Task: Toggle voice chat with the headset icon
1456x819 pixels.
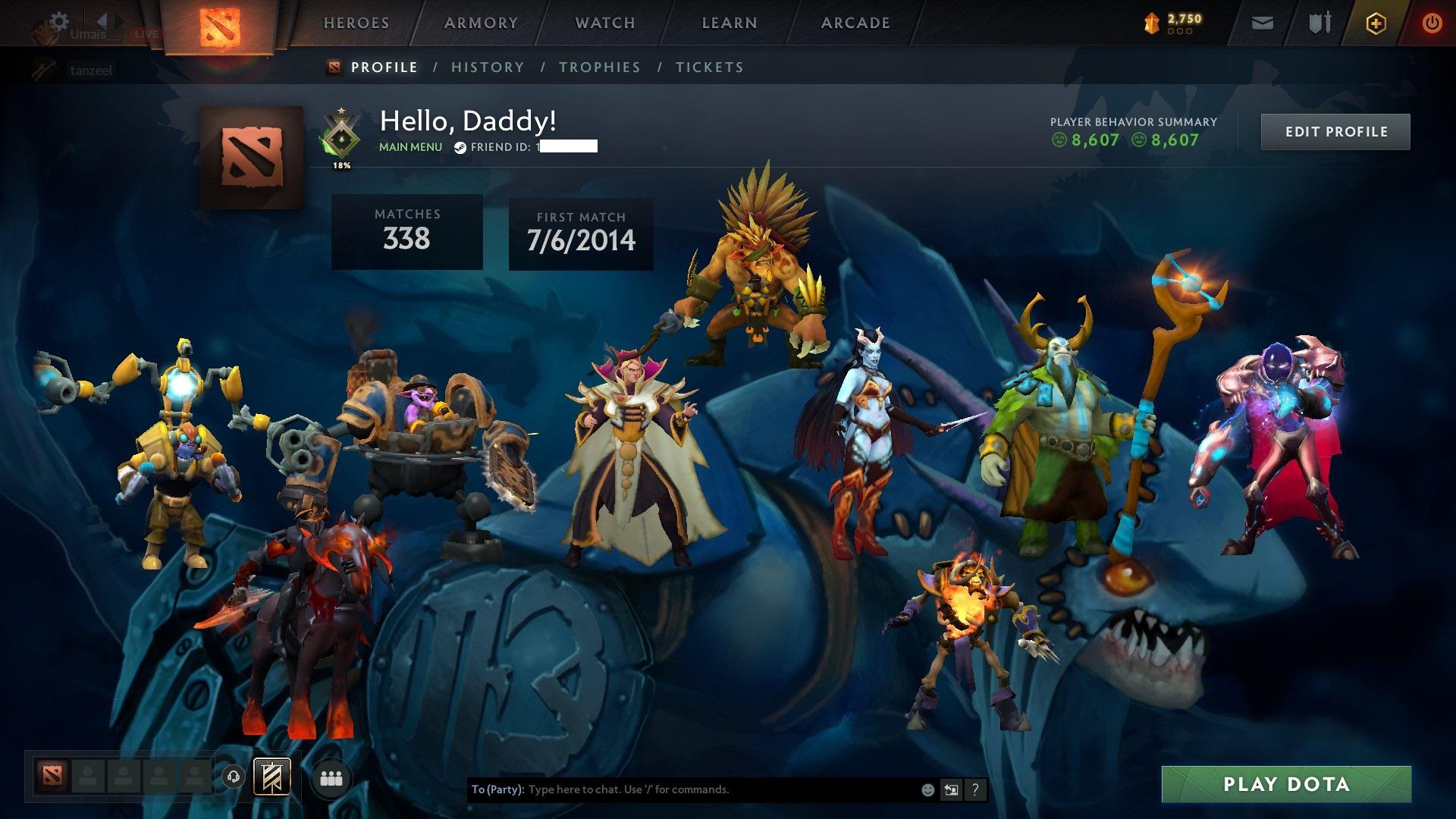Action: click(235, 777)
